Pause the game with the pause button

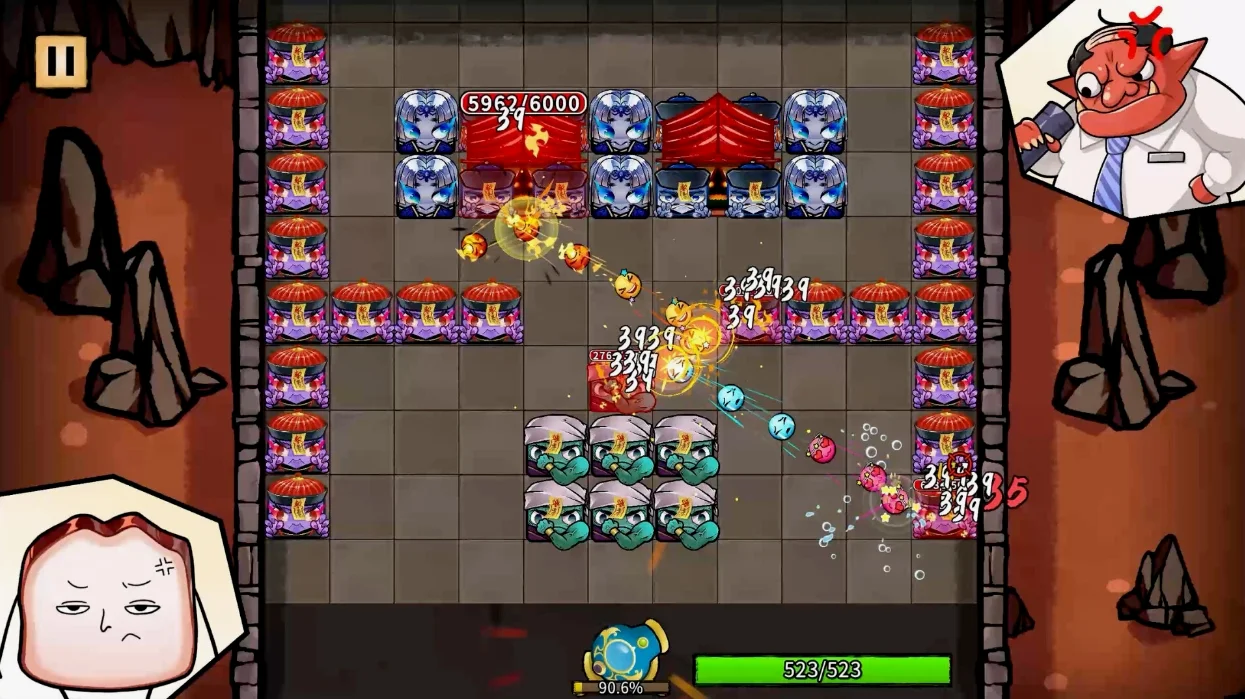pyautogui.click(x=61, y=61)
